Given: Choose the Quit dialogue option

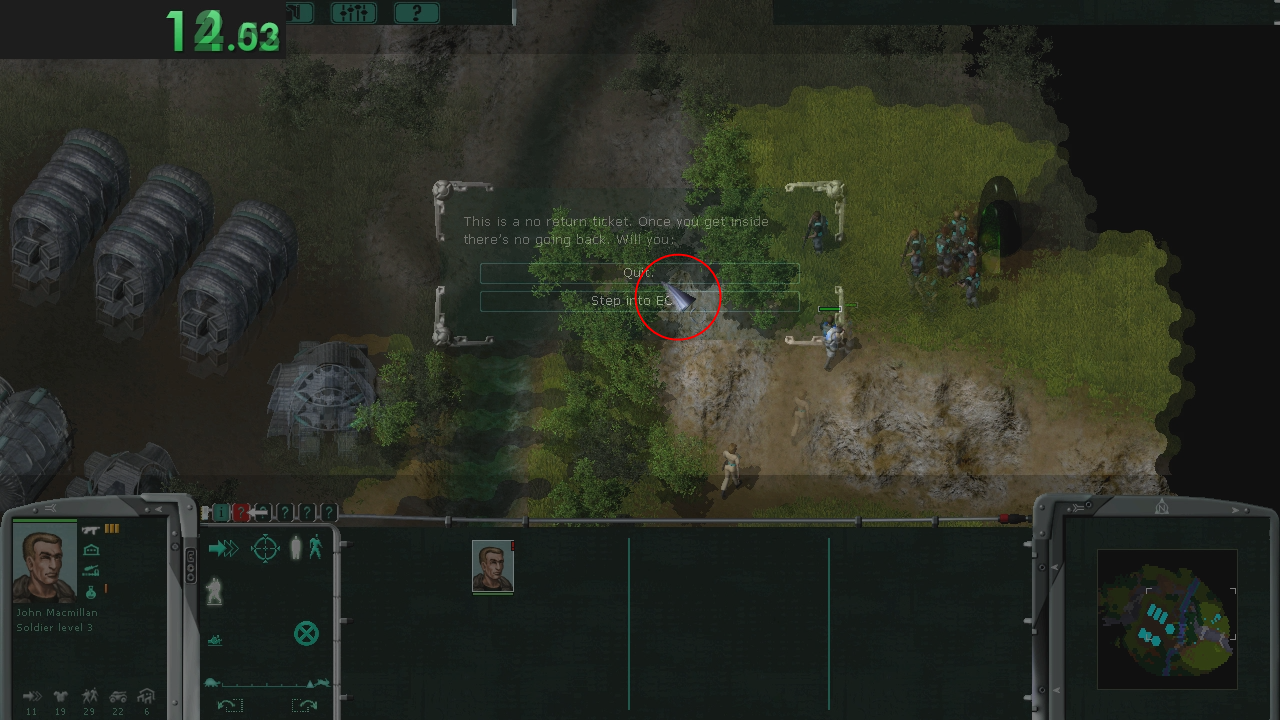Looking at the screenshot, I should click(638, 273).
